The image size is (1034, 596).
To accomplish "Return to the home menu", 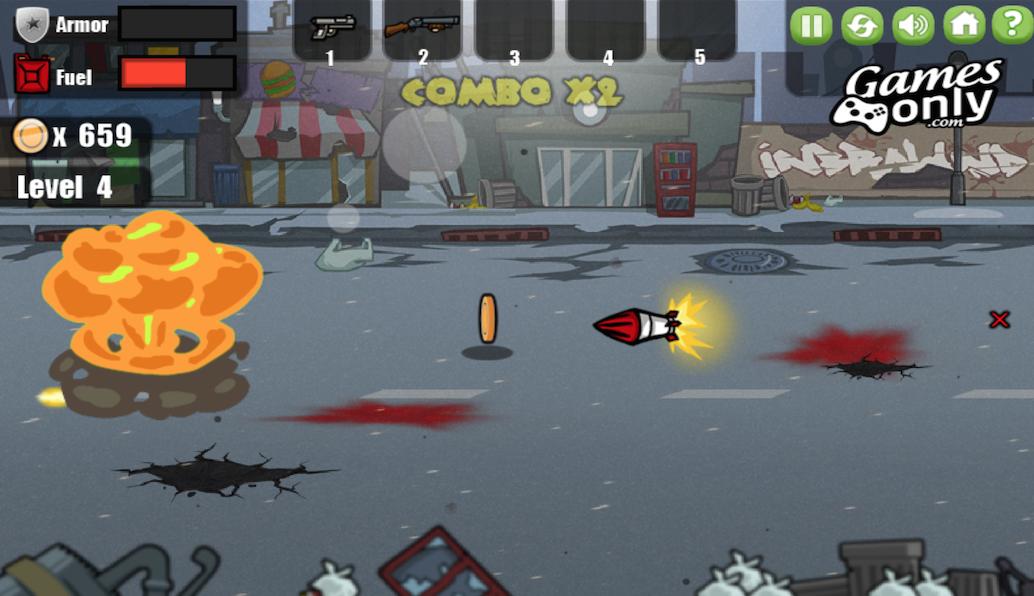I will click(963, 25).
